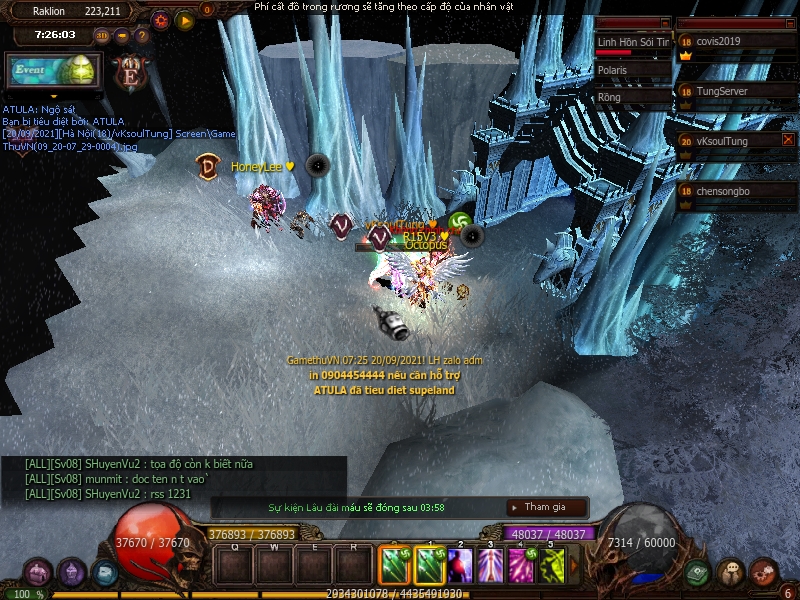Screen dimensions: 800x600
Task: Remove vKsoulTung with the red X
Action: click(x=788, y=140)
